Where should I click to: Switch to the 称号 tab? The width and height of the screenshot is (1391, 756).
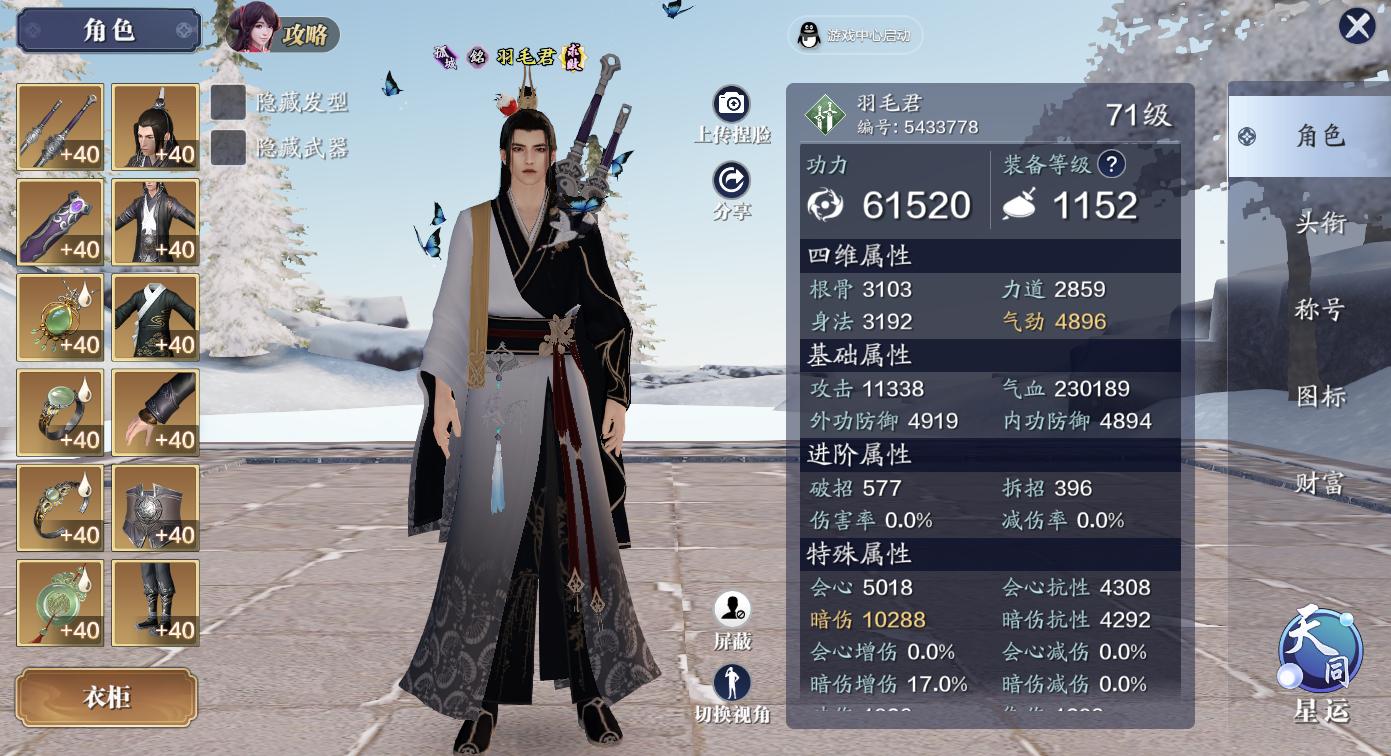[1320, 309]
